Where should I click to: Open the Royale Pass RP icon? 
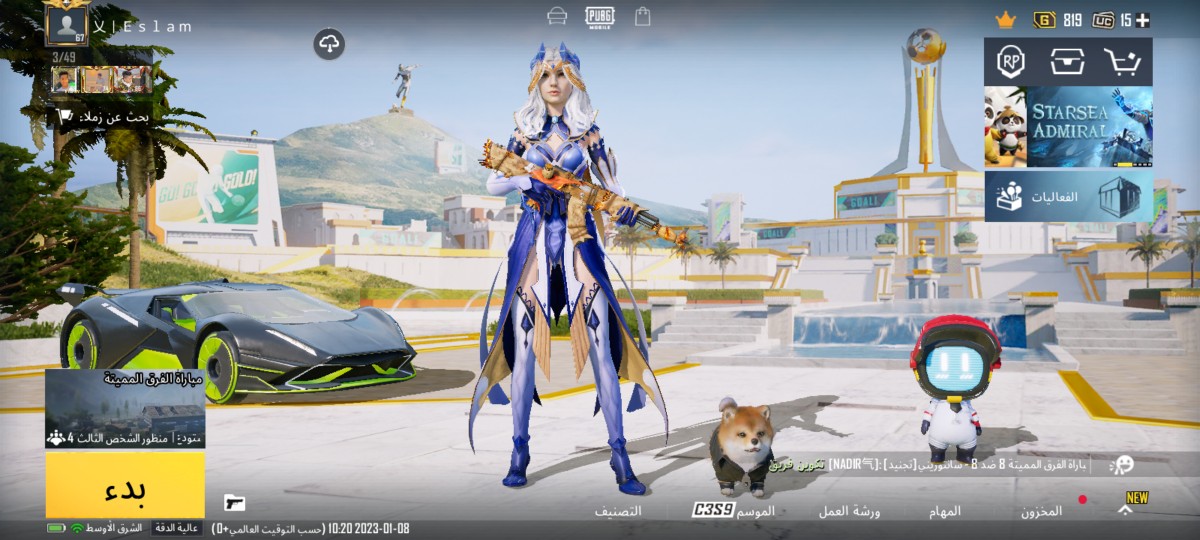(1011, 62)
